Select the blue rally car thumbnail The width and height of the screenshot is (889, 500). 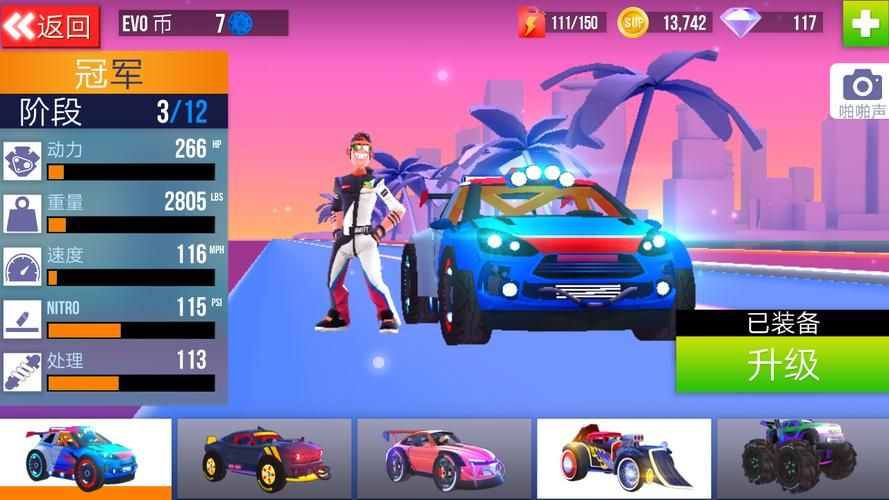click(86, 459)
